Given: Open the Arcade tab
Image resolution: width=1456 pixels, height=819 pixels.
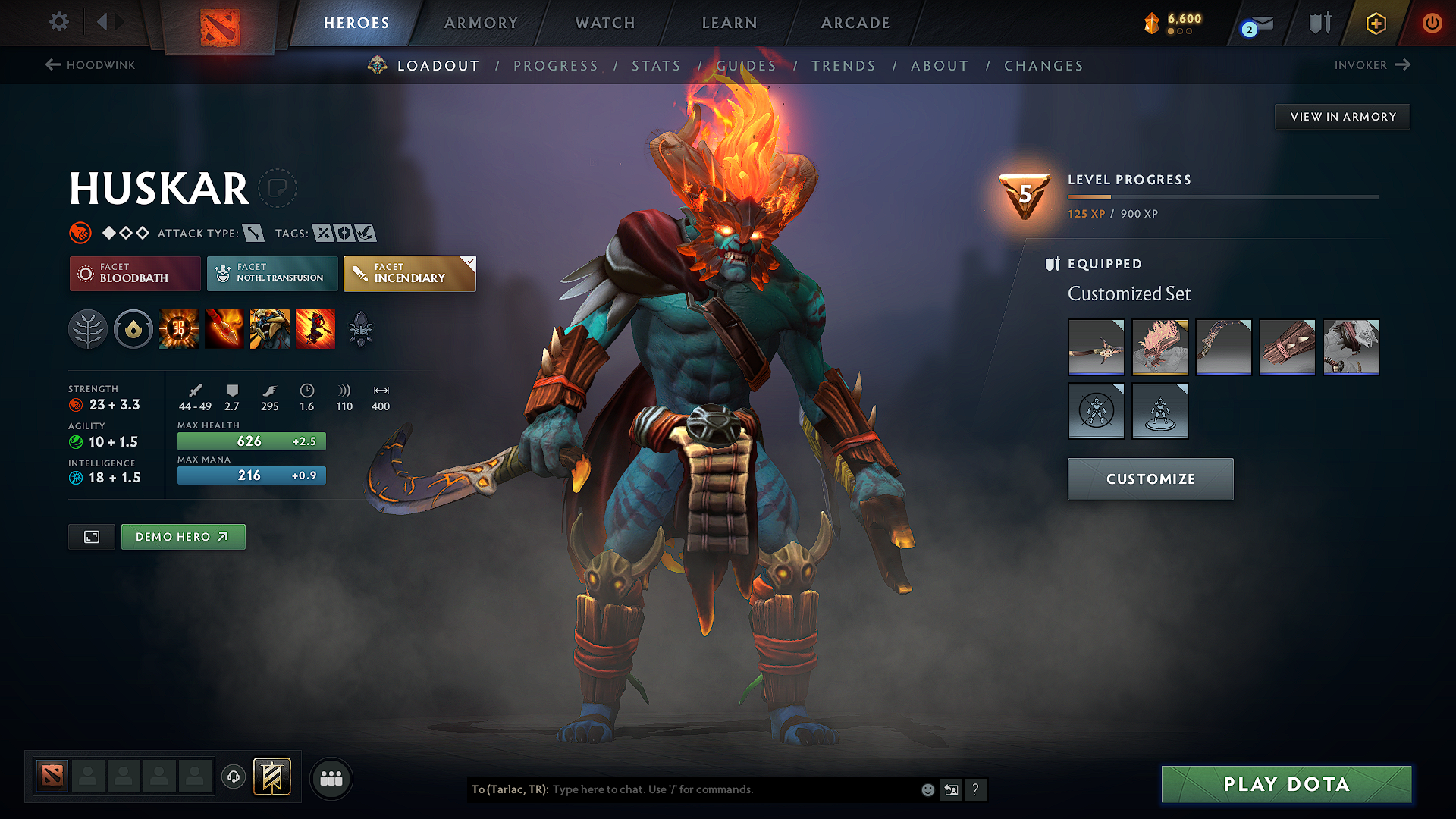Looking at the screenshot, I should point(855,23).
